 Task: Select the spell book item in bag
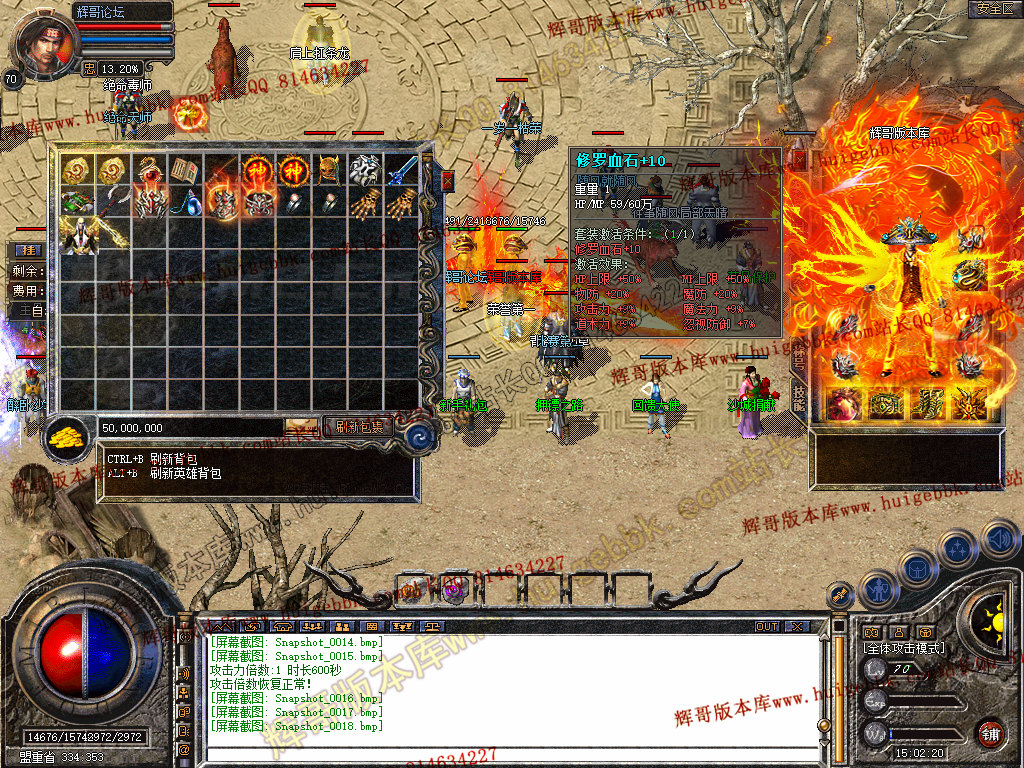185,171
